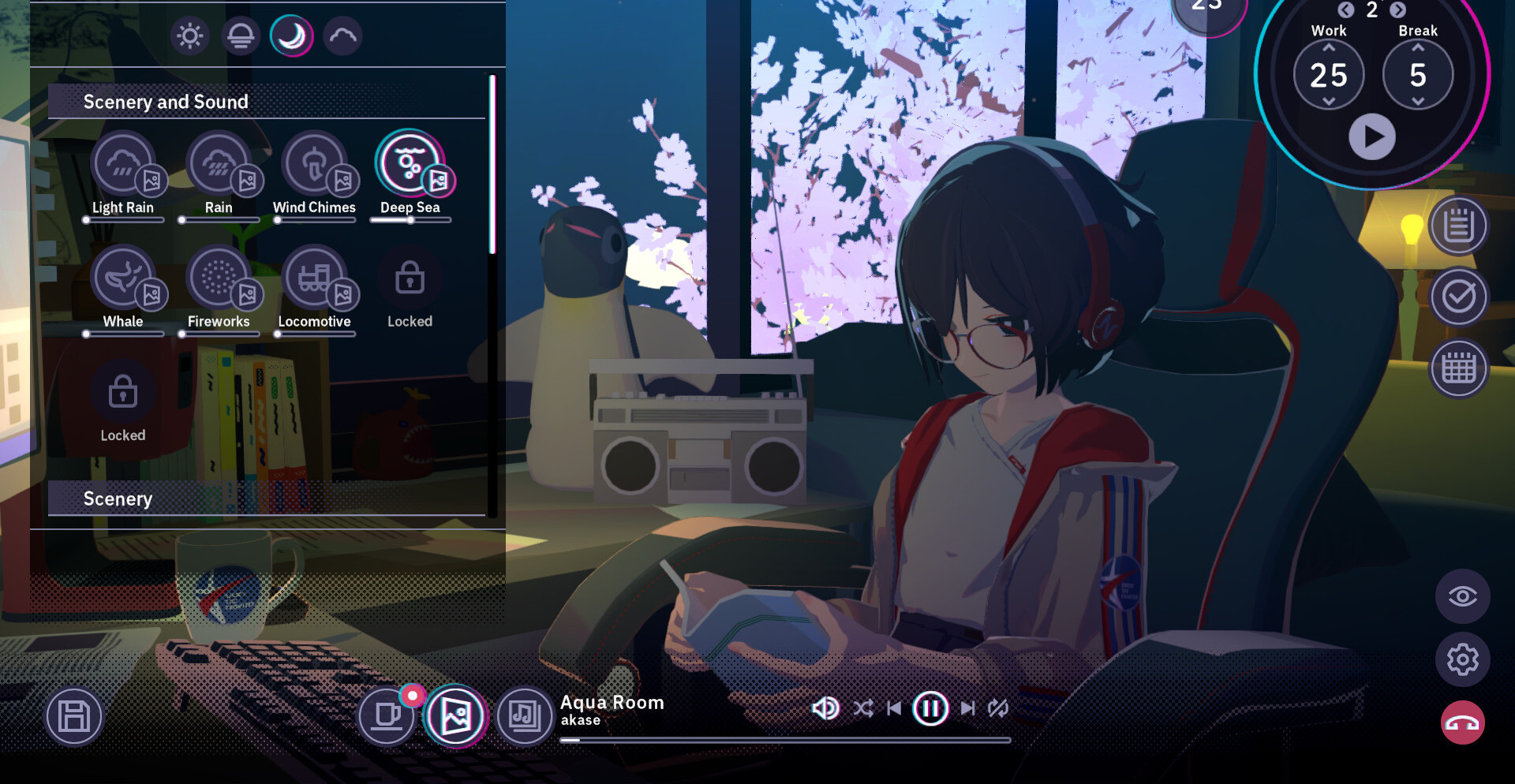
Task: Hide the interface with the eye icon
Action: (1462, 596)
